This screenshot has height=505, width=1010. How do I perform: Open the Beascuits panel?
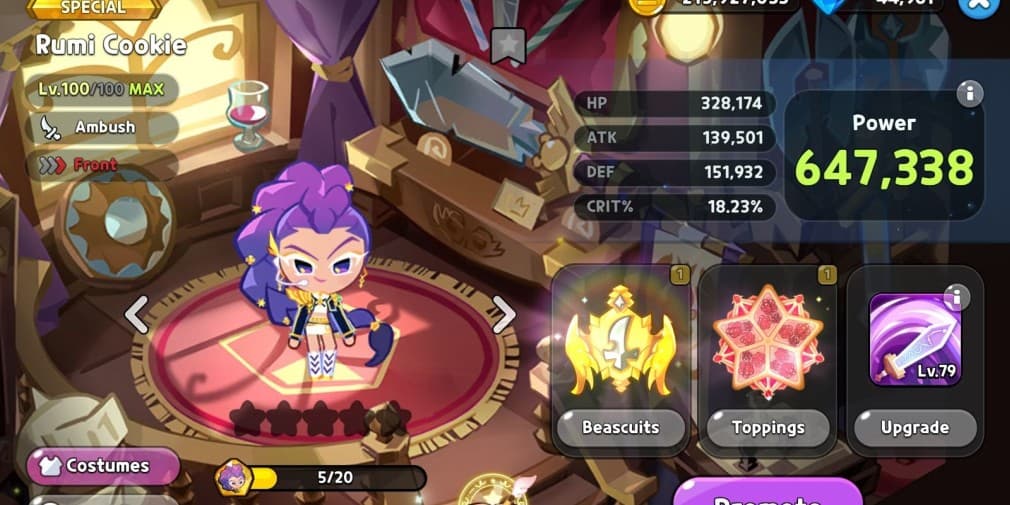(620, 427)
